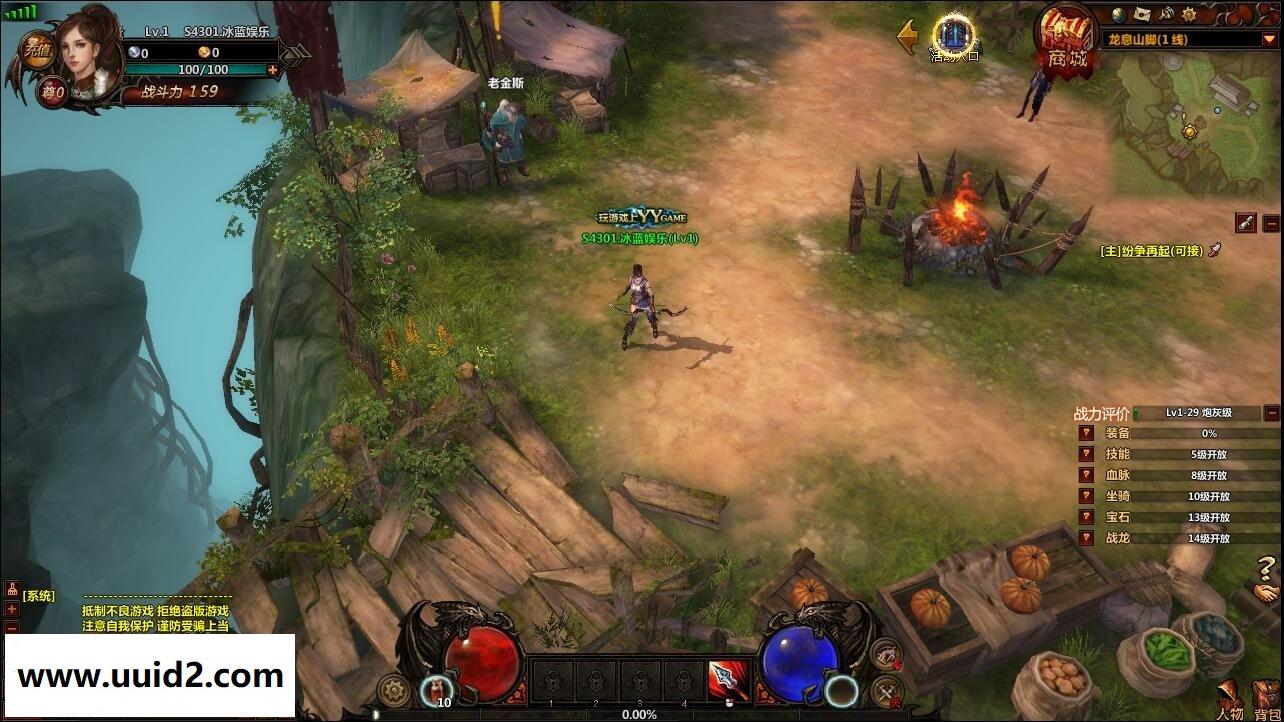The width and height of the screenshot is (1284, 722).
Task: Open the 活动入口 events entrance icon
Action: pos(955,38)
